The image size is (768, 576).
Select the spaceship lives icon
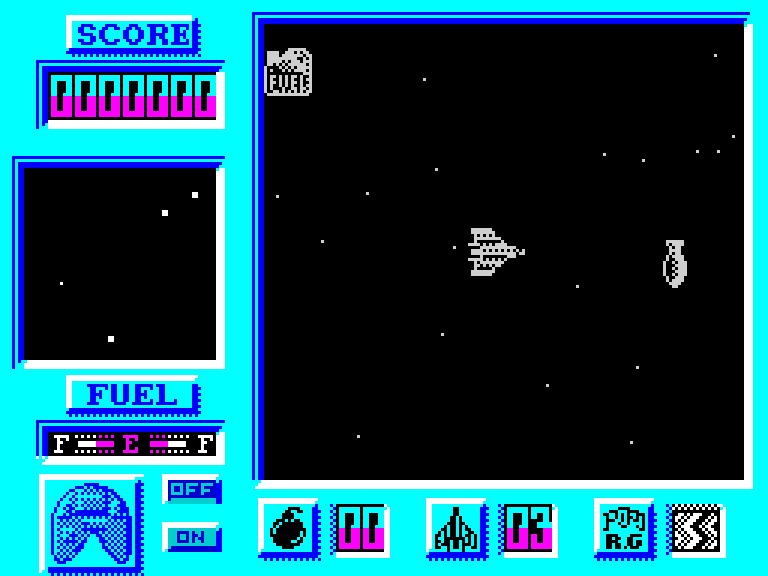(x=456, y=528)
